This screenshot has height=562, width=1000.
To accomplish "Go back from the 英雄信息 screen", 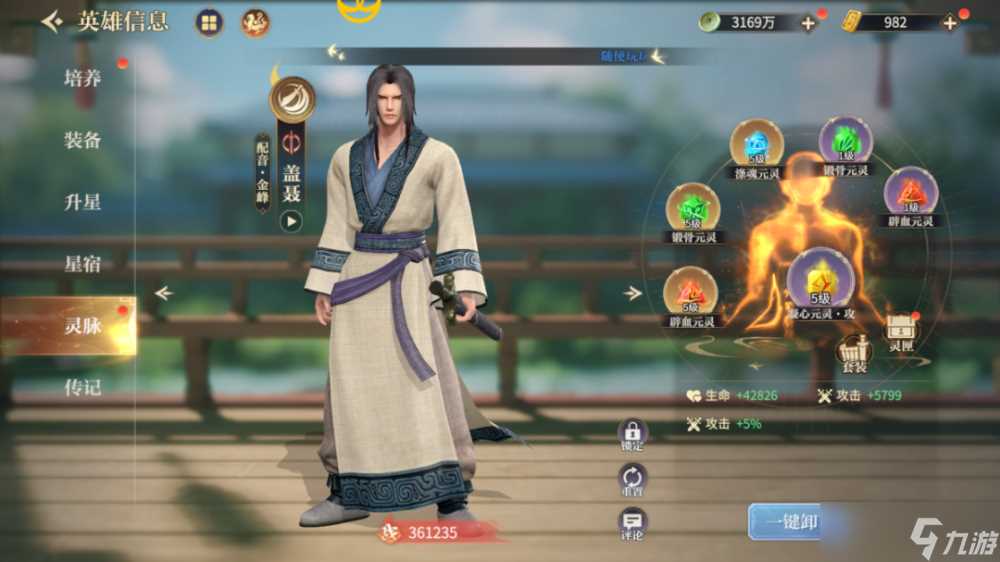I will coord(51,21).
